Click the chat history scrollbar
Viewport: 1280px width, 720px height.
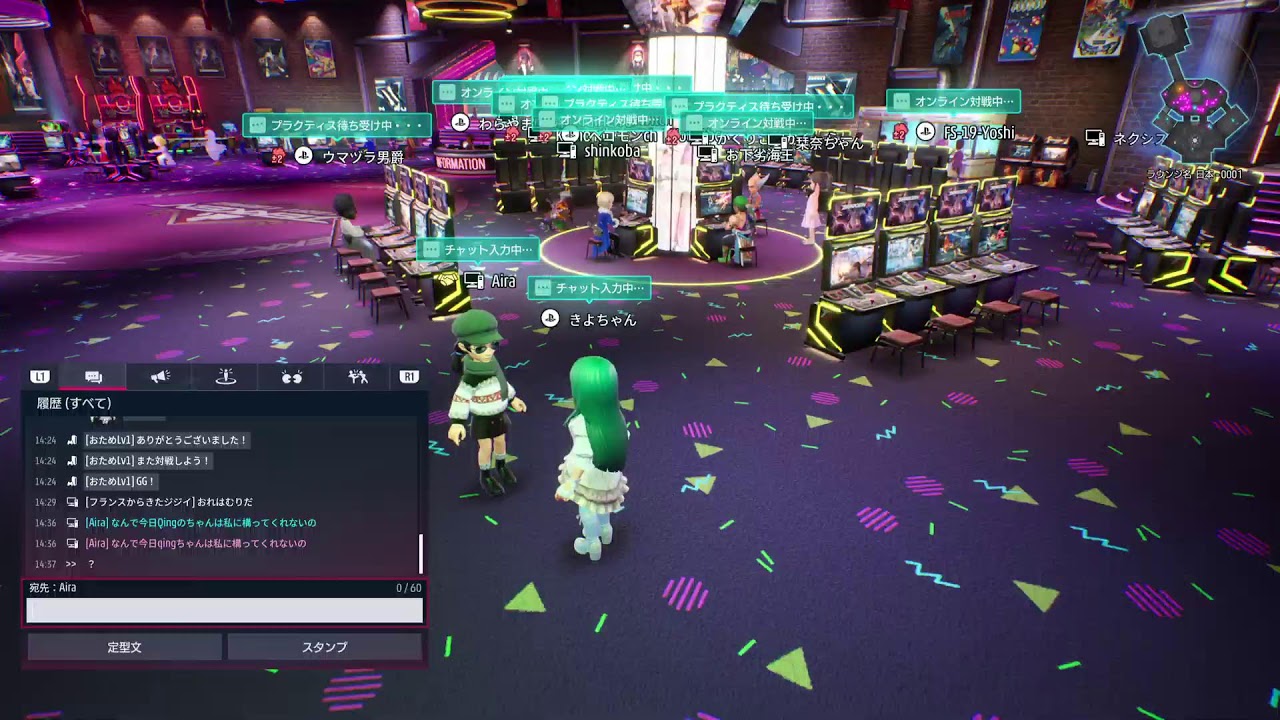click(x=421, y=552)
